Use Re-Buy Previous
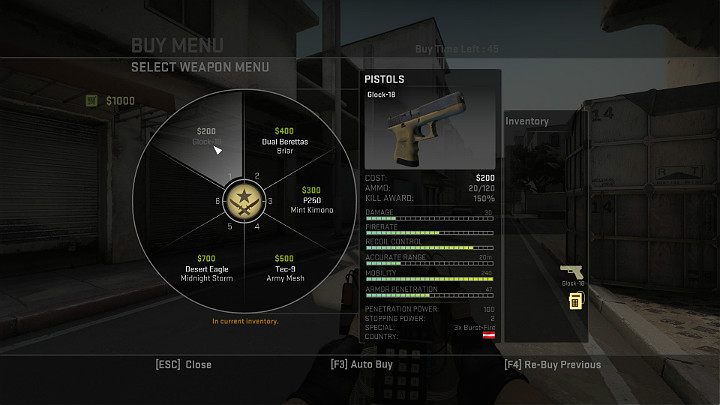This screenshot has height=405, width=720. [552, 365]
